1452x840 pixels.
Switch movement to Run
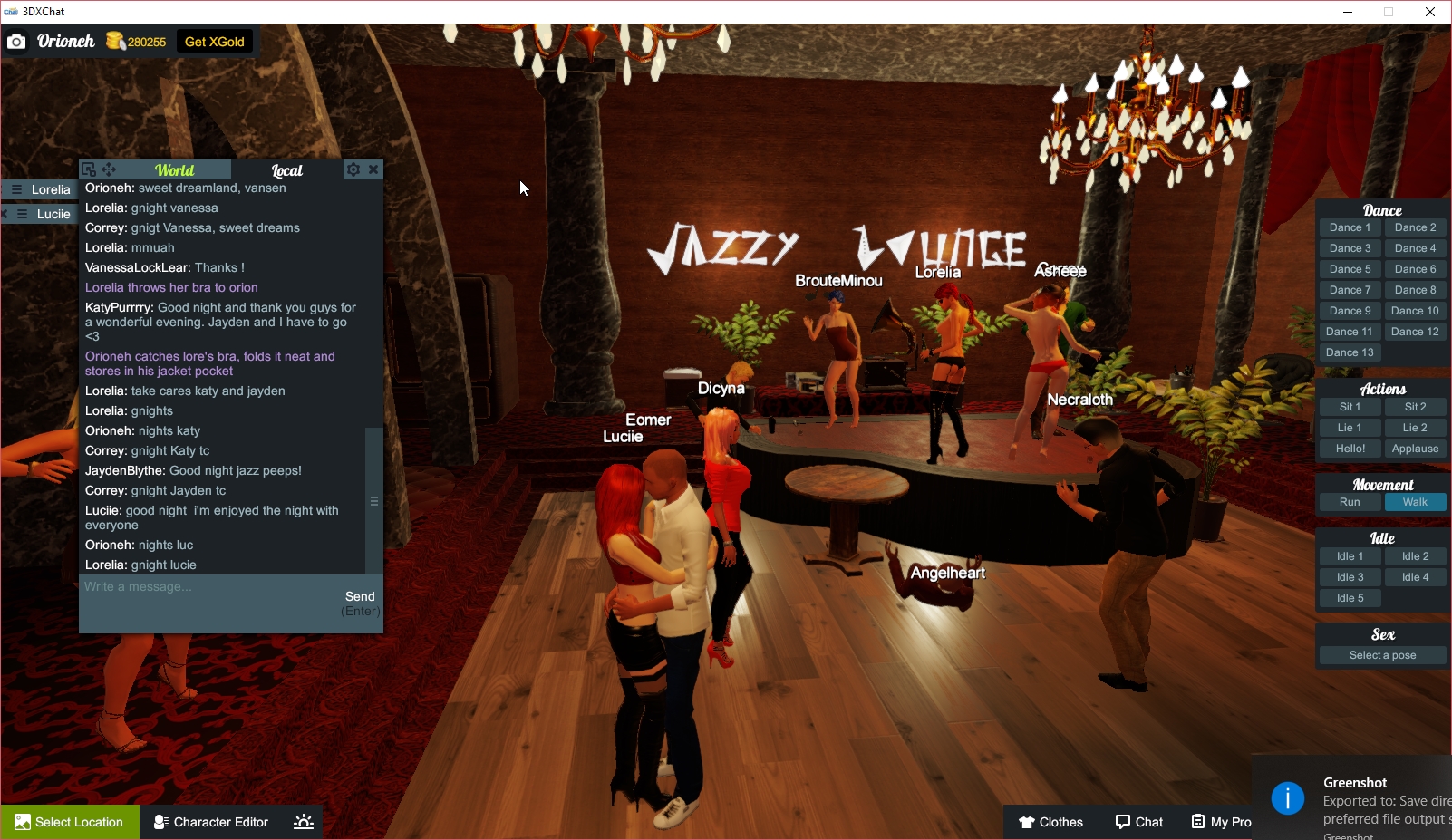point(1350,501)
